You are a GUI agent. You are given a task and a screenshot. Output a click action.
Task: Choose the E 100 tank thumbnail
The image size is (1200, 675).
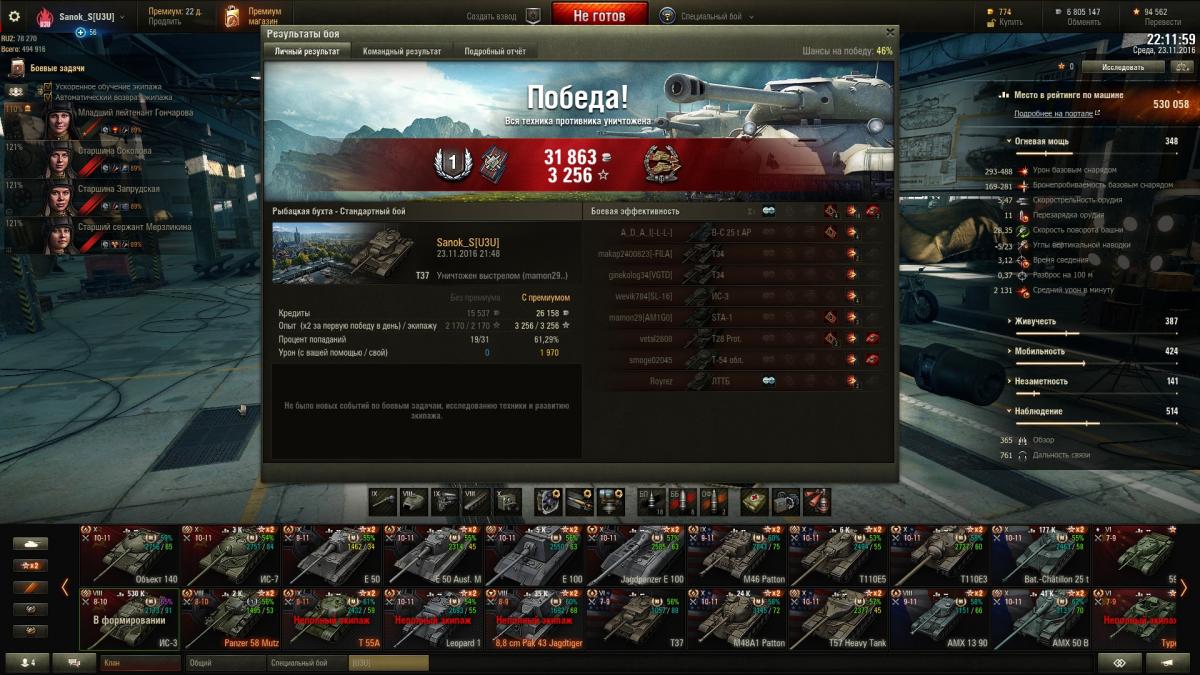pyautogui.click(x=534, y=554)
